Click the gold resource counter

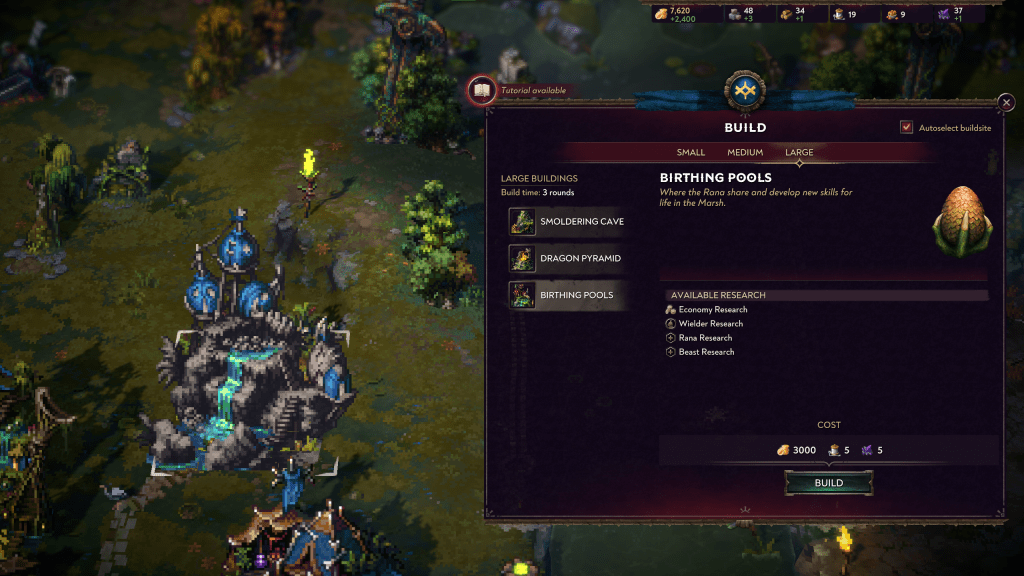point(679,14)
